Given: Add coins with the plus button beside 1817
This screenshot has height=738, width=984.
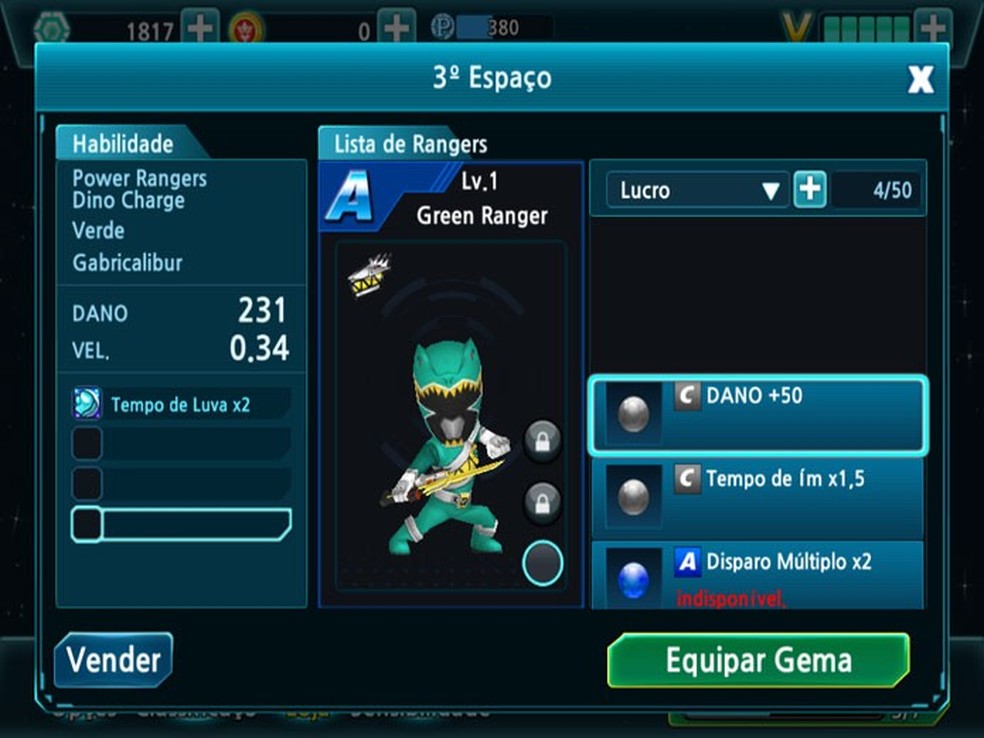Looking at the screenshot, I should [200, 28].
